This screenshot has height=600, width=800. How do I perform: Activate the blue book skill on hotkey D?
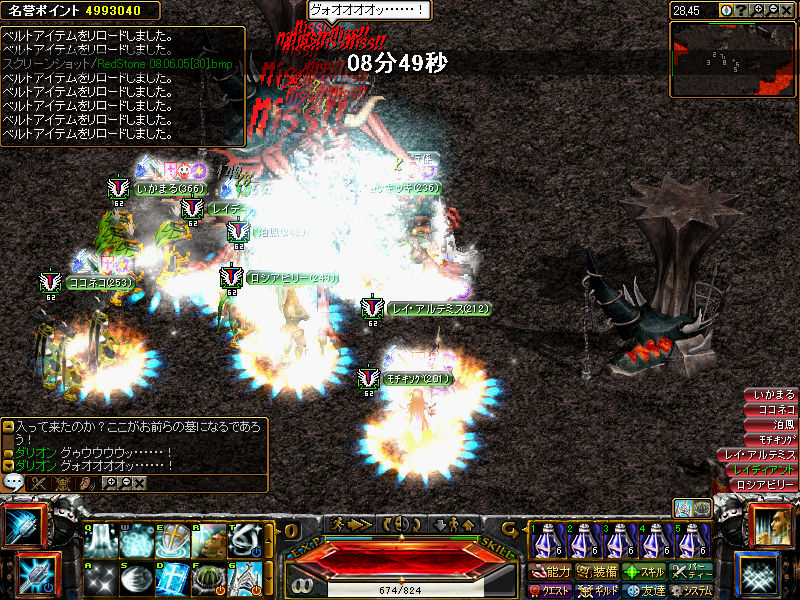(x=172, y=577)
